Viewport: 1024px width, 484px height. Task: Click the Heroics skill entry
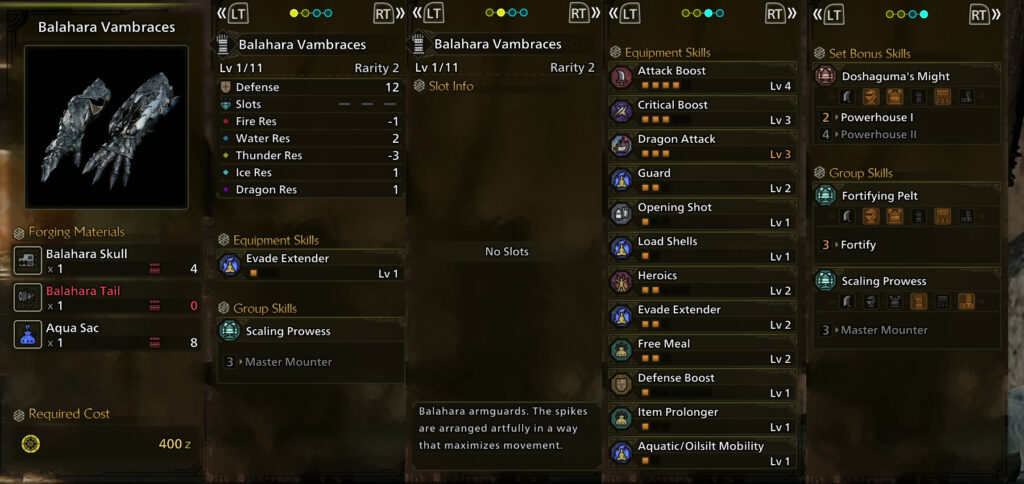[703, 283]
